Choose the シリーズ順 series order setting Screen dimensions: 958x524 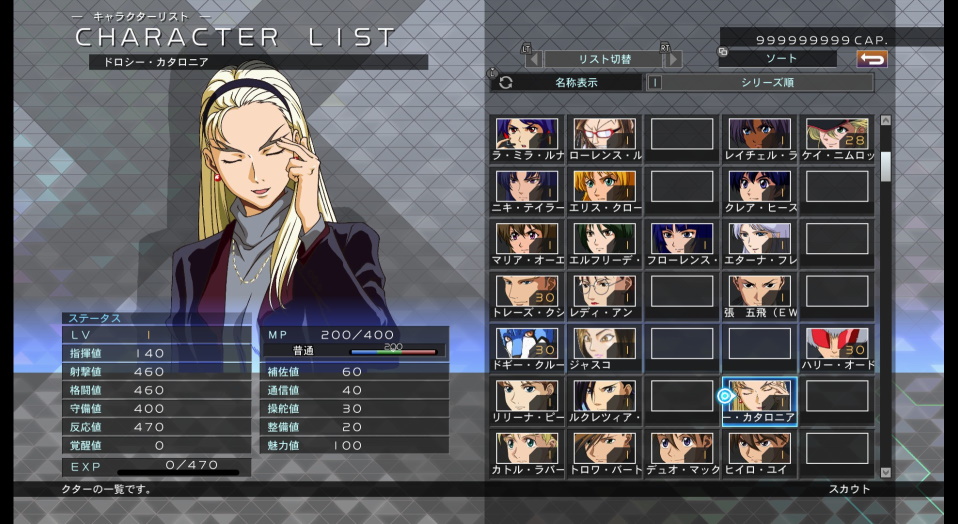767,83
